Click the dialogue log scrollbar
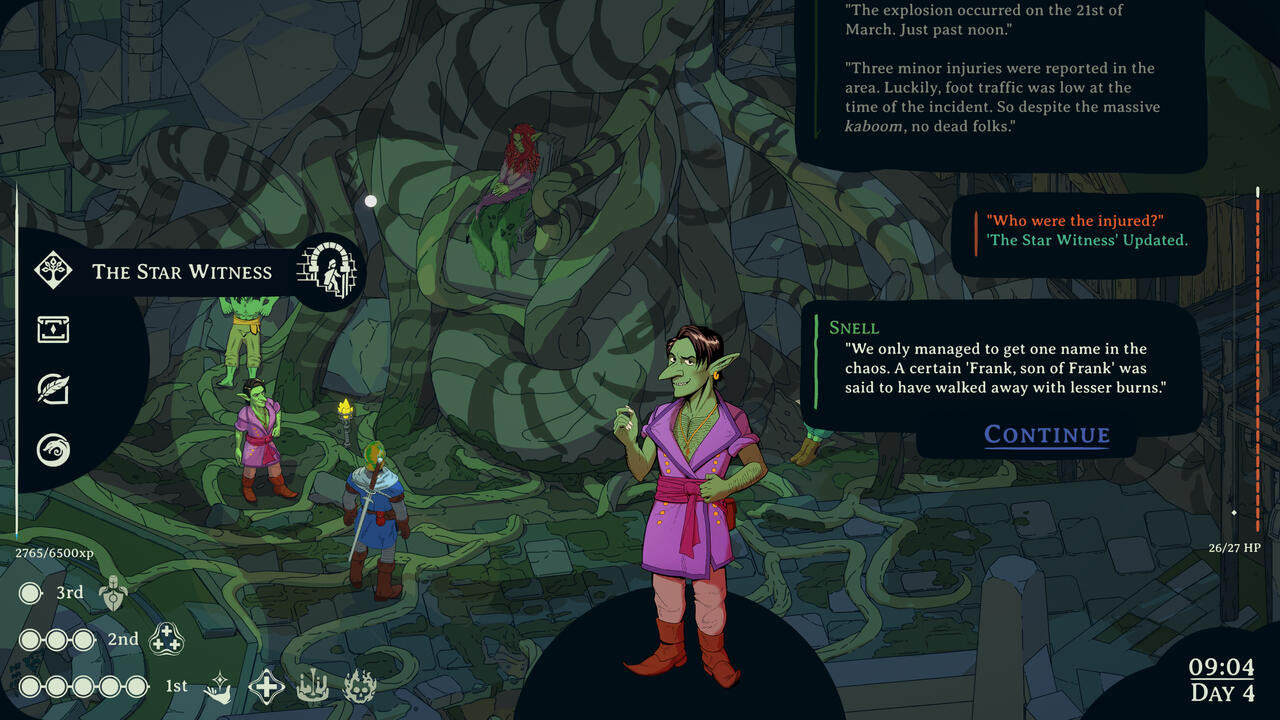 coord(1258,350)
